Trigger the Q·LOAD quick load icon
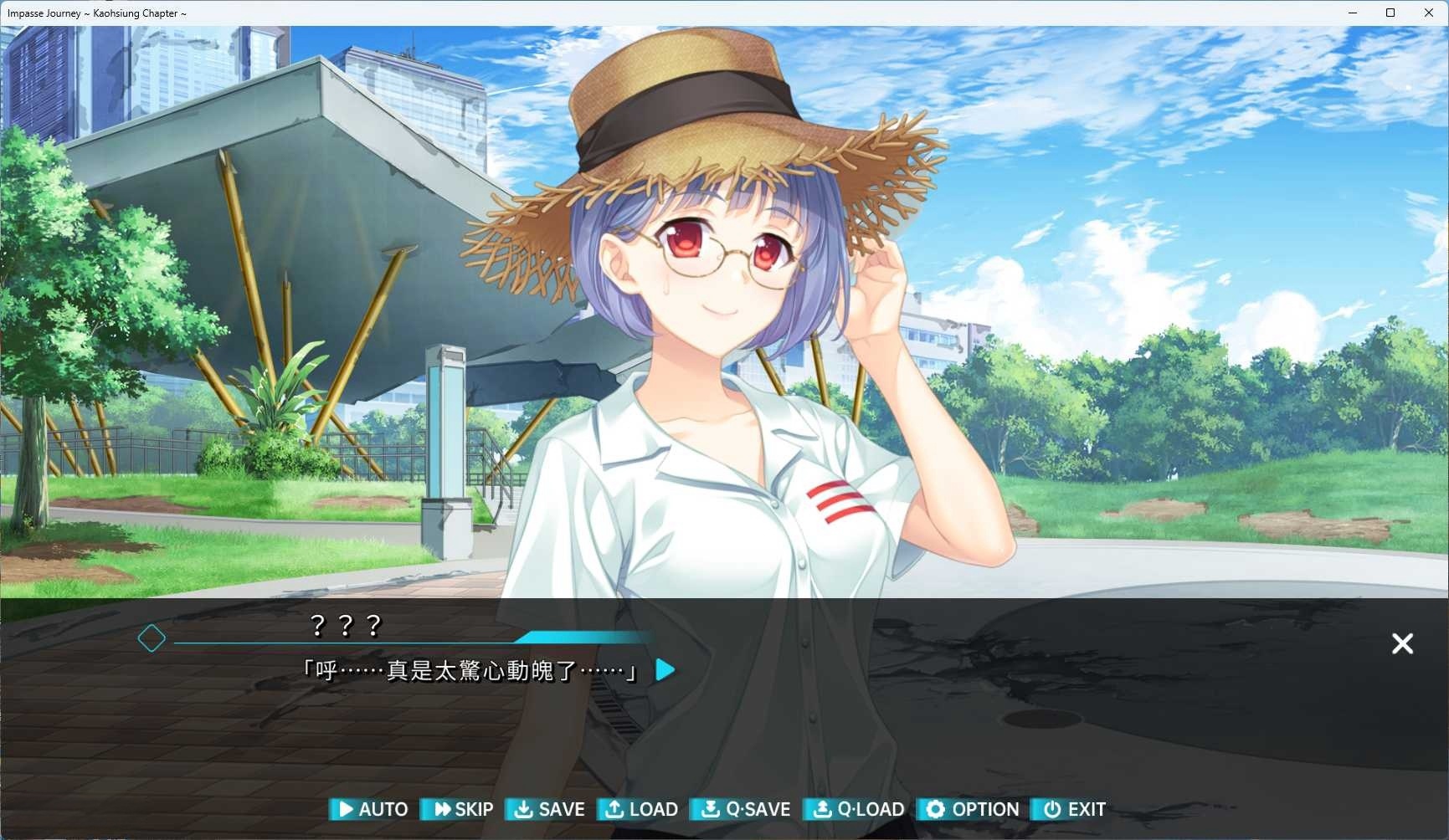Screen dimensions: 1449x840 click(822, 809)
